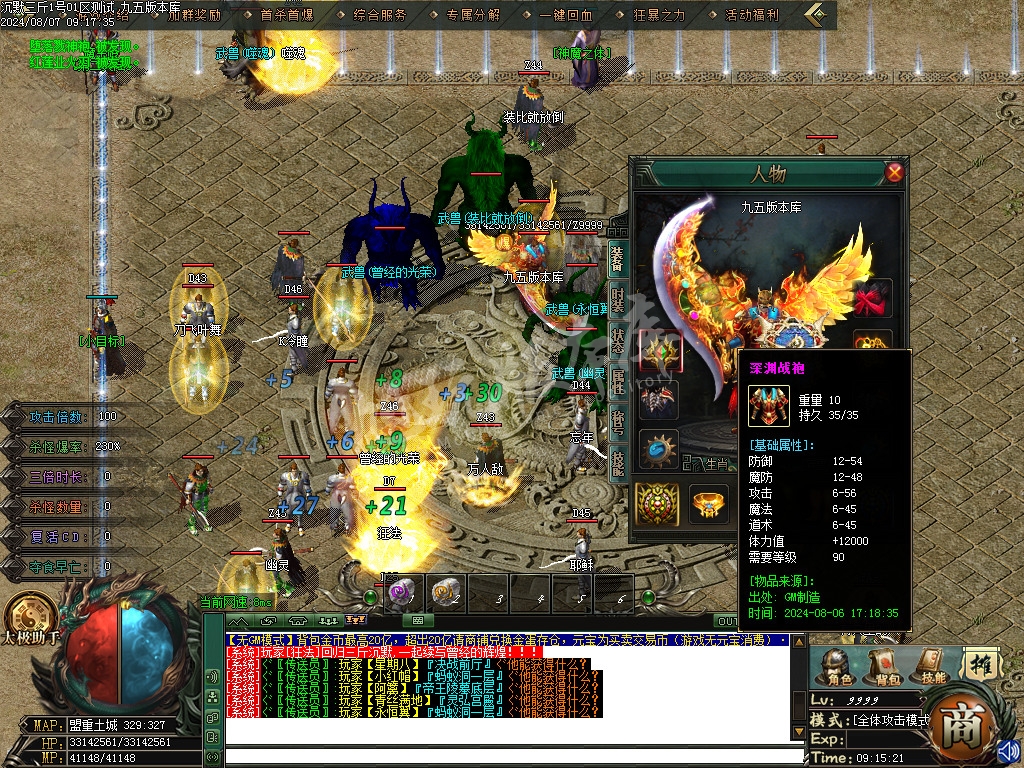This screenshot has height=768, width=1024.
Task: Open 首杀首爆 from the top menu
Action: pyautogui.click(x=287, y=15)
